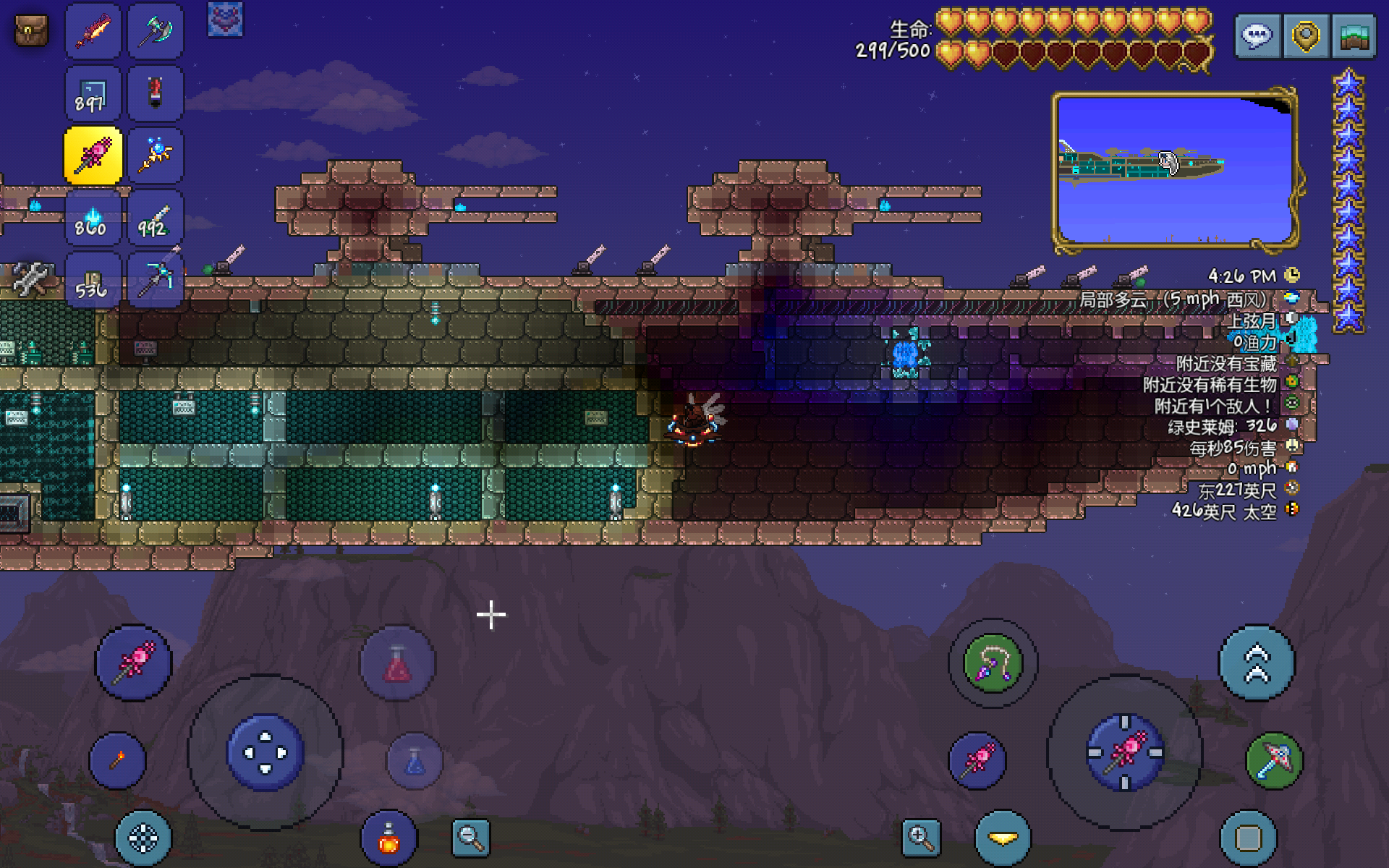Tap the jump double-arrow button
The image size is (1389, 868).
tap(1257, 663)
